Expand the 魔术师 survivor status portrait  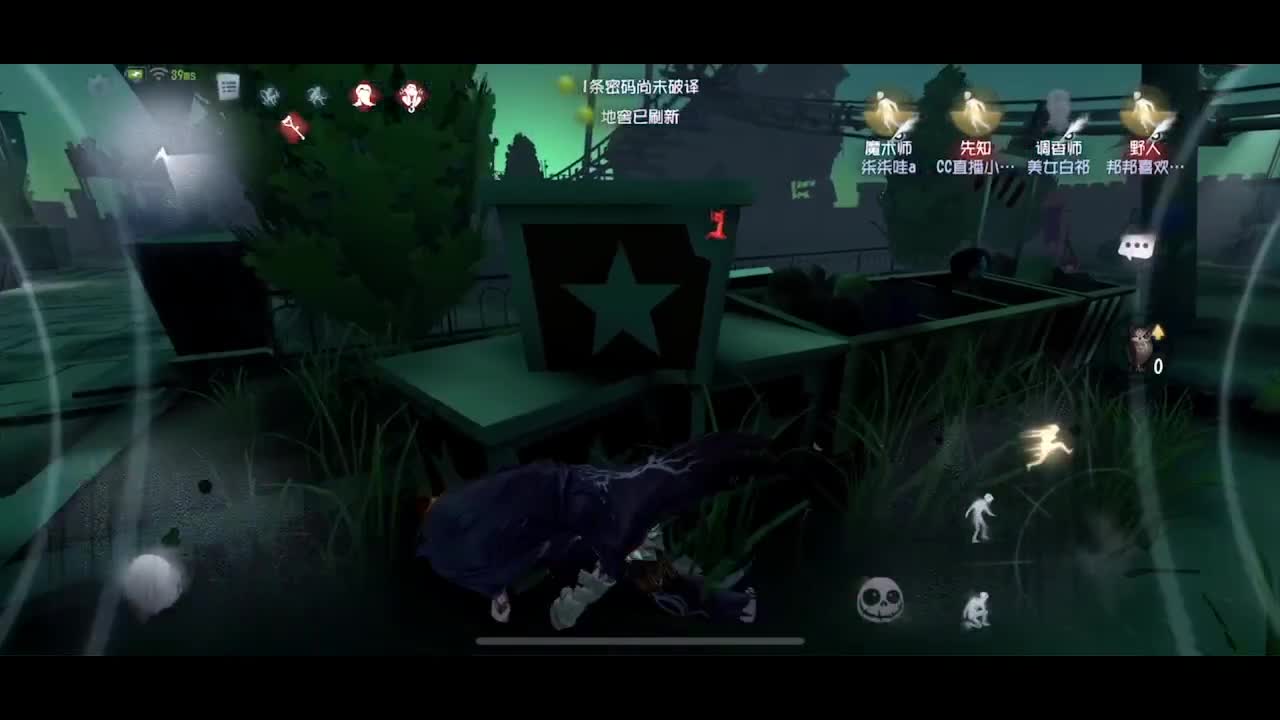888,110
